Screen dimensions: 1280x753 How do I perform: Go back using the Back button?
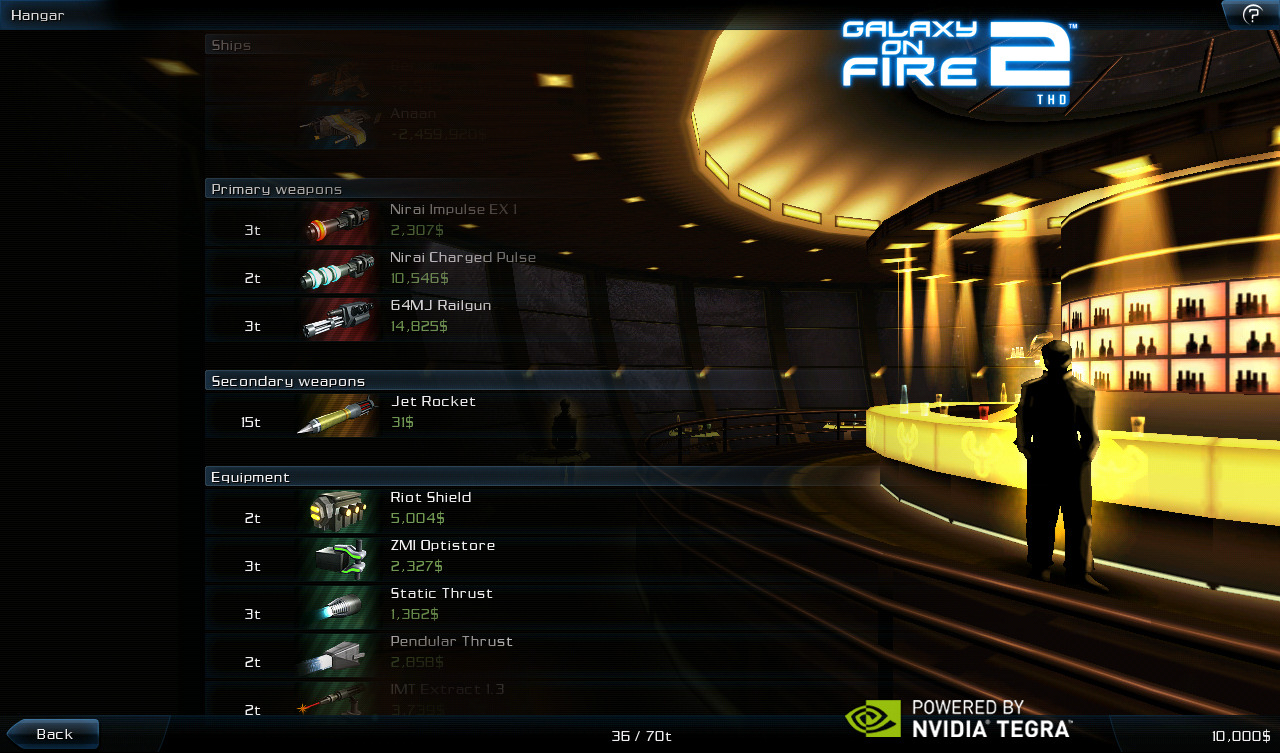(54, 734)
